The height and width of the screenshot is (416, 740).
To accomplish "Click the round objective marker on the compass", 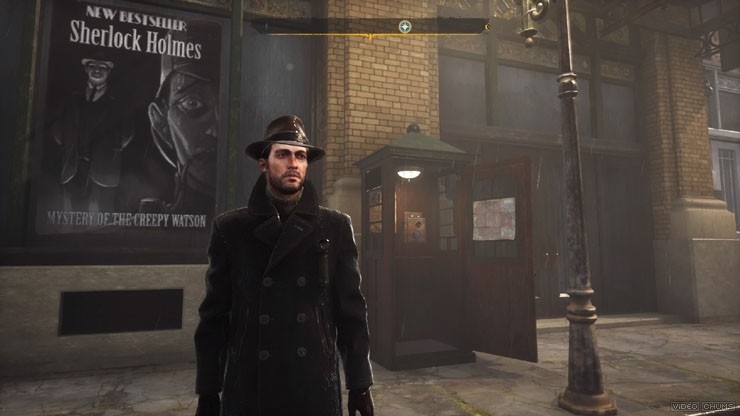I will (404, 27).
